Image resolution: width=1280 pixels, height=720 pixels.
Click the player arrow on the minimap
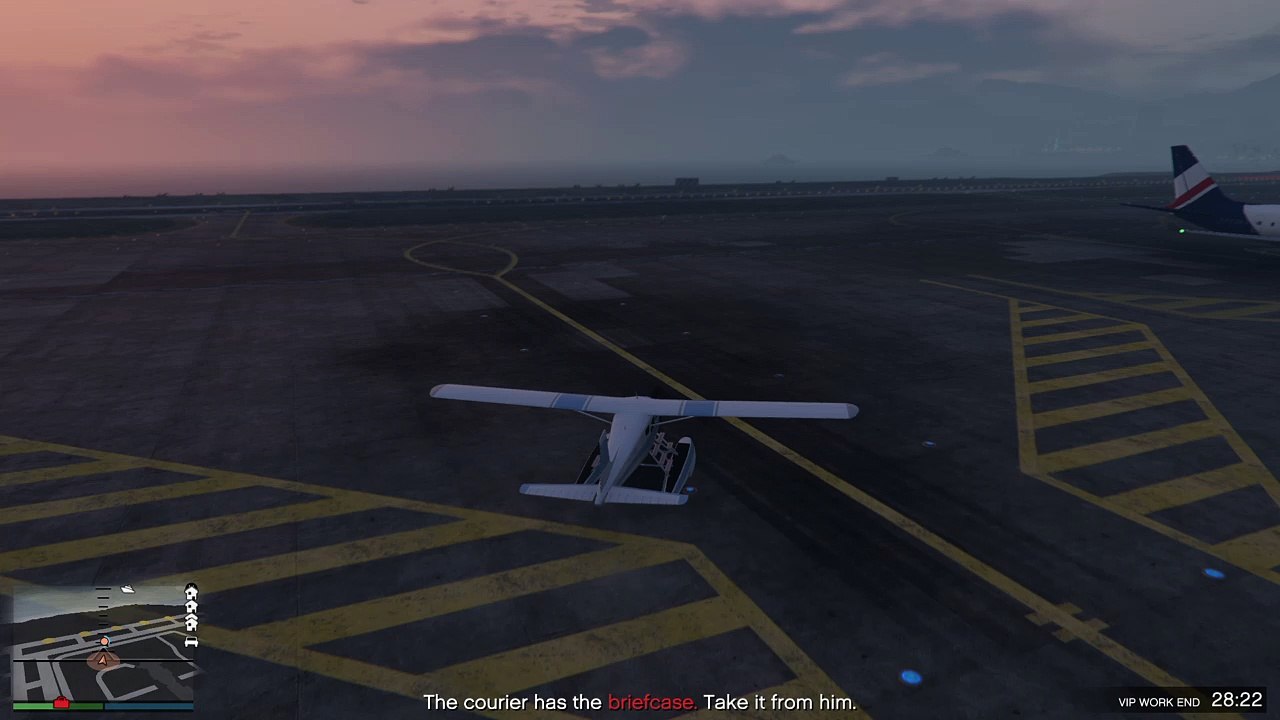[x=101, y=659]
